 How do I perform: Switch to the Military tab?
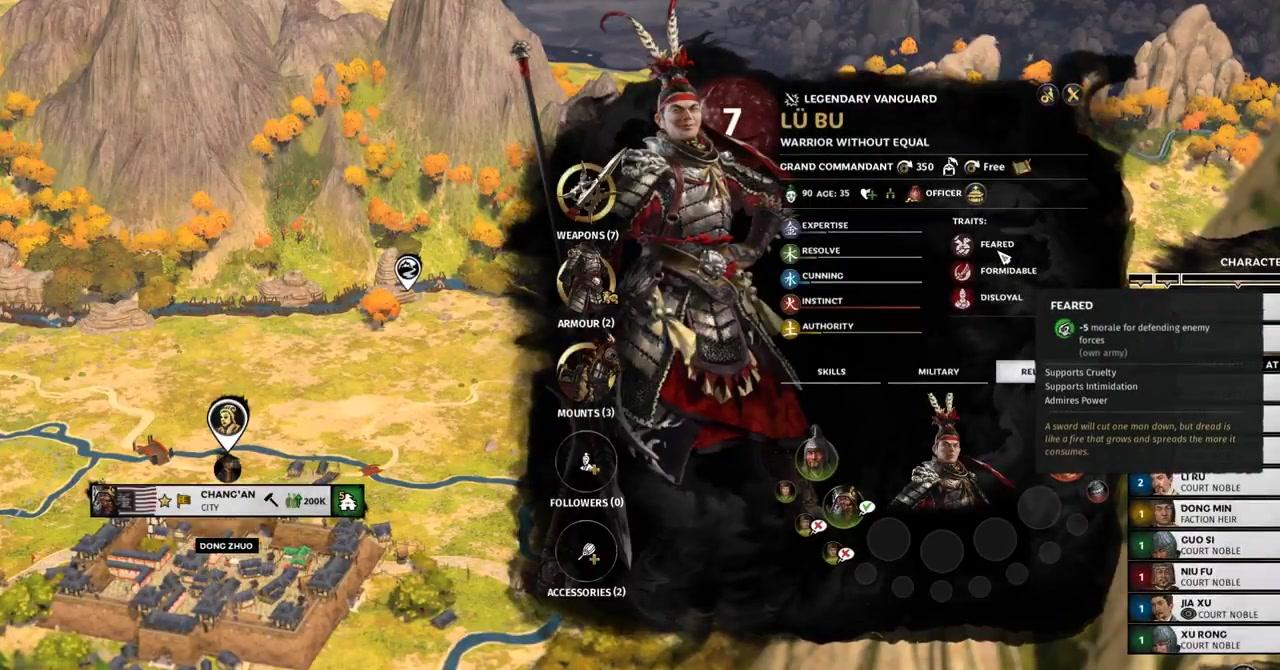tap(938, 372)
